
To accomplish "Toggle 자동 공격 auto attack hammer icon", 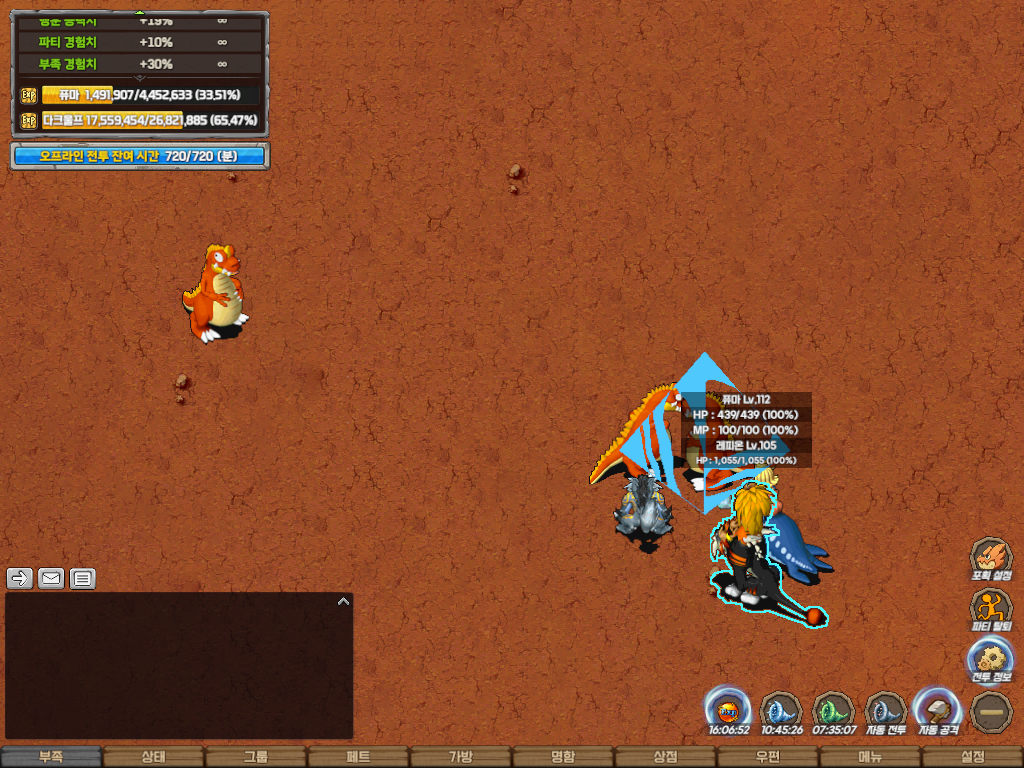I will [x=938, y=711].
